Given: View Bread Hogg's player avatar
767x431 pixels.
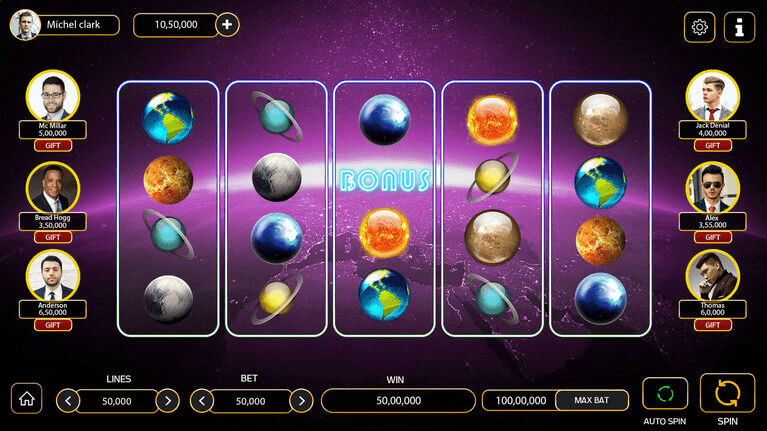Looking at the screenshot, I should (53, 189).
